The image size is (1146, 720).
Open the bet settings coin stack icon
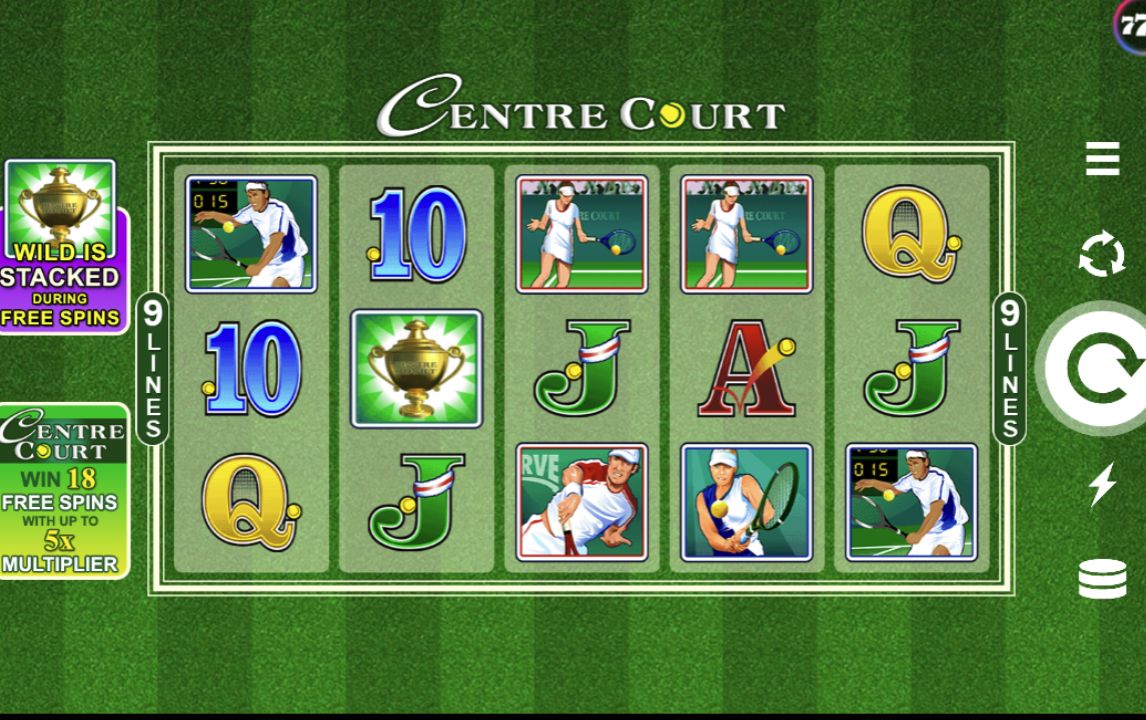click(1102, 579)
